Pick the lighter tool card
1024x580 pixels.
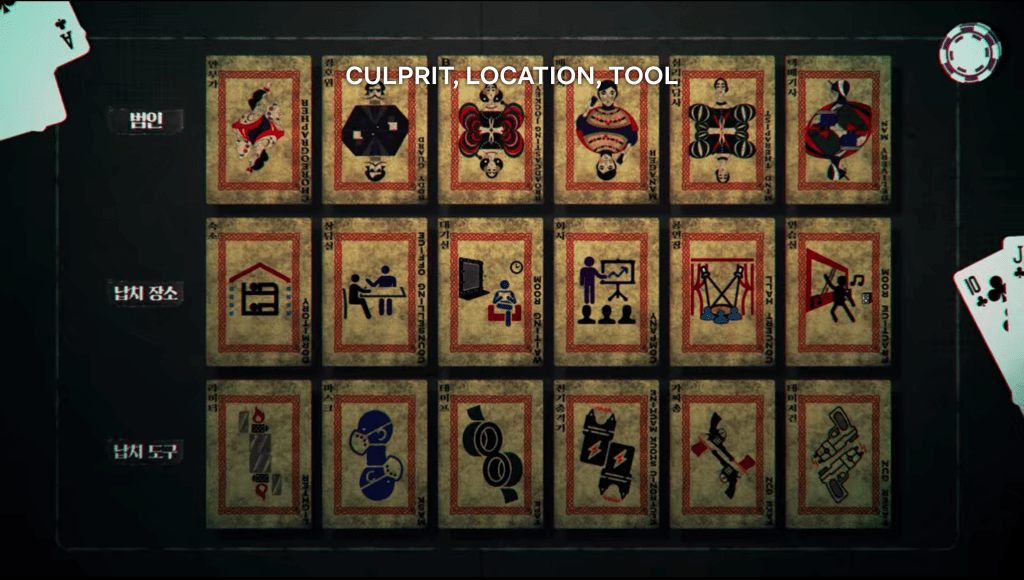(258, 454)
